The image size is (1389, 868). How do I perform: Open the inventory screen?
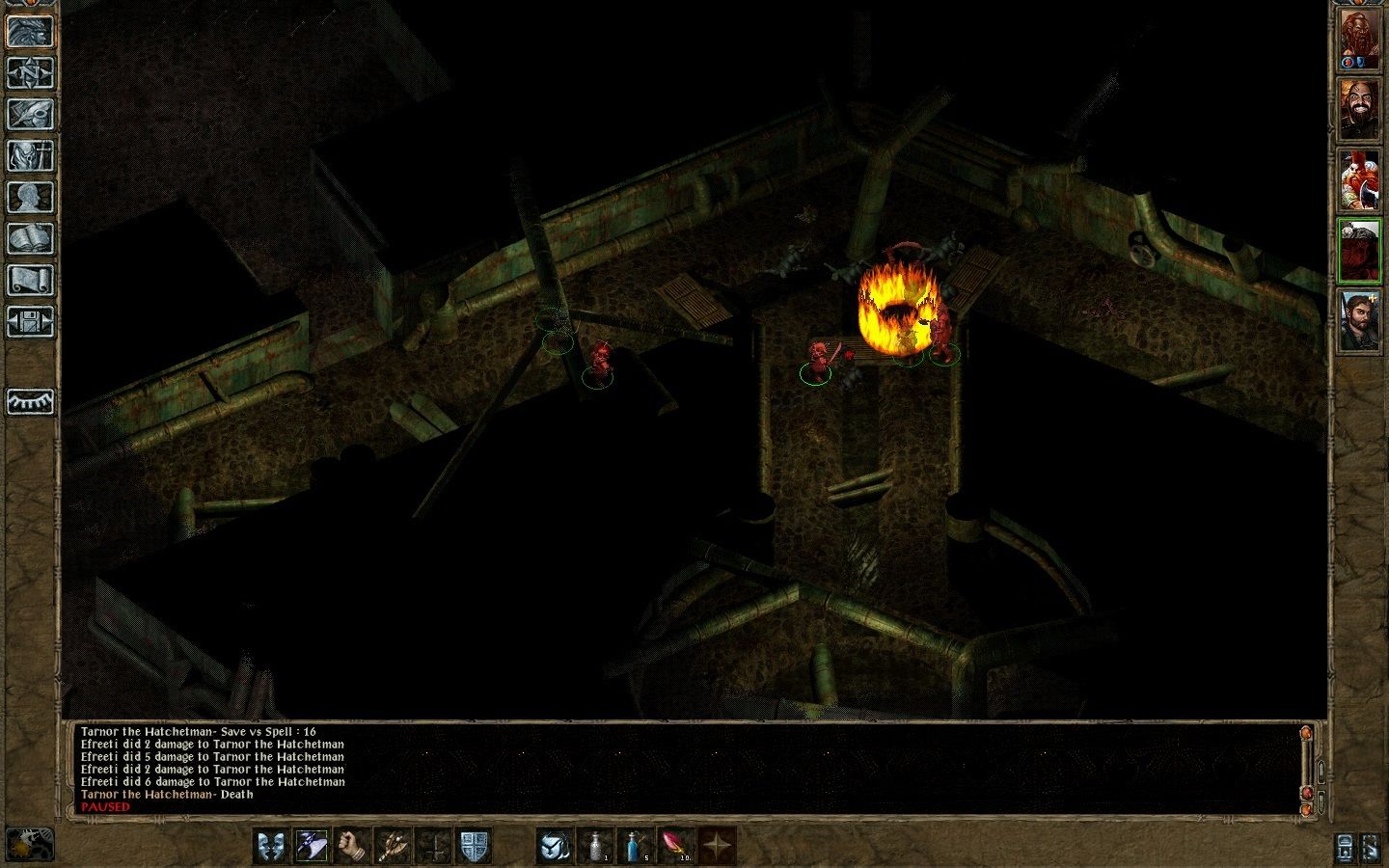(x=30, y=155)
